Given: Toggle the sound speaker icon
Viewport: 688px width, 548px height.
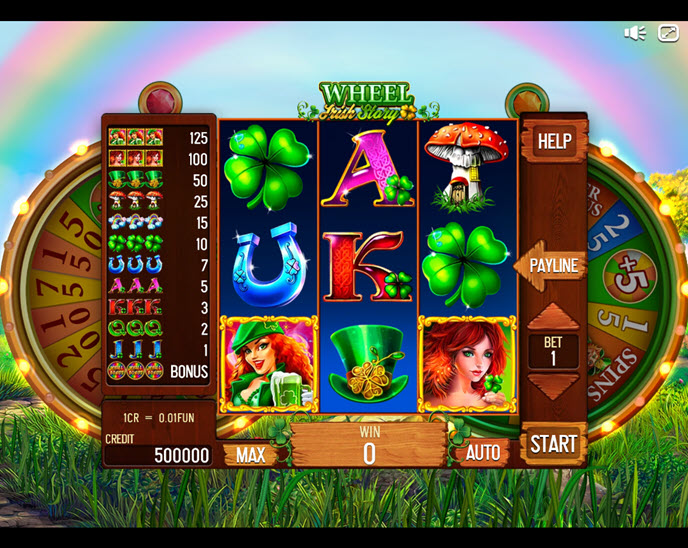Looking at the screenshot, I should point(634,33).
